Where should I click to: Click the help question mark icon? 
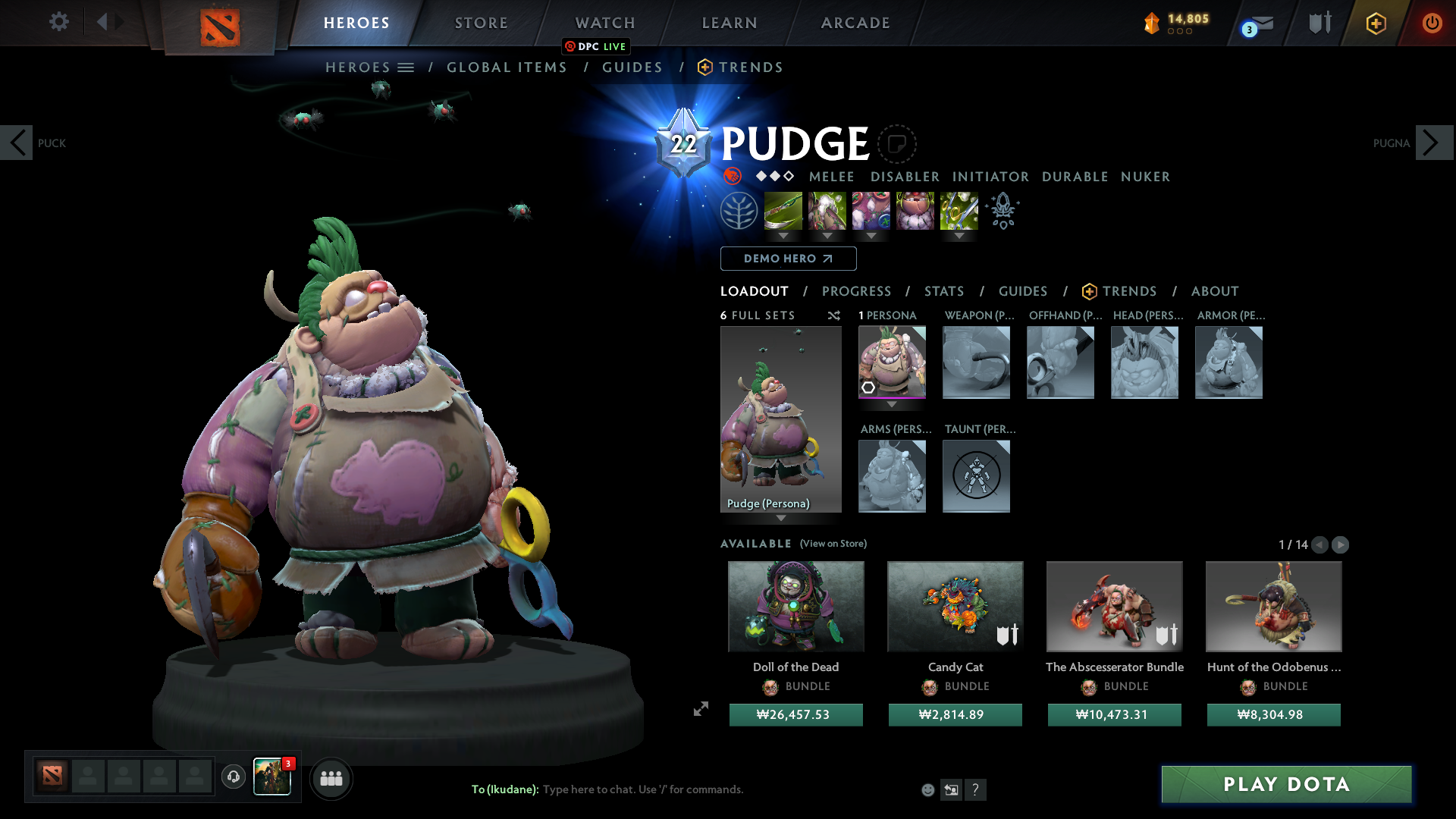pos(977,789)
